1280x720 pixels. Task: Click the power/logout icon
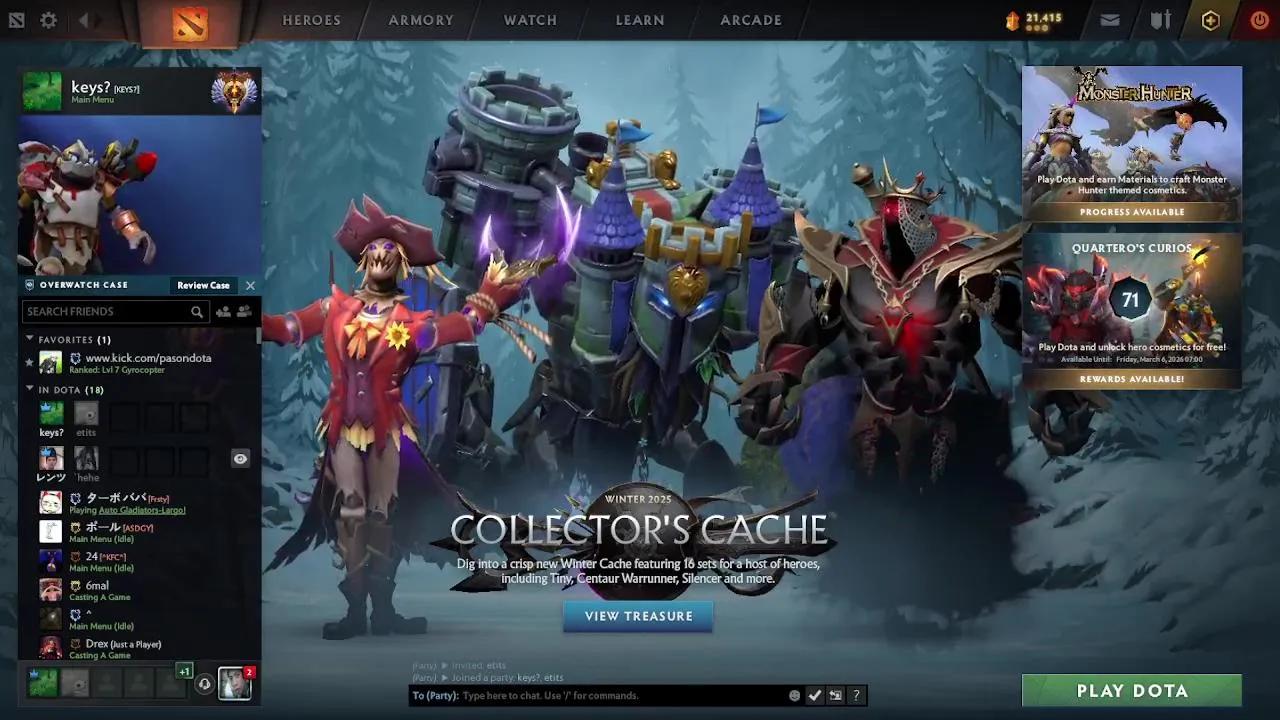[x=1259, y=20]
